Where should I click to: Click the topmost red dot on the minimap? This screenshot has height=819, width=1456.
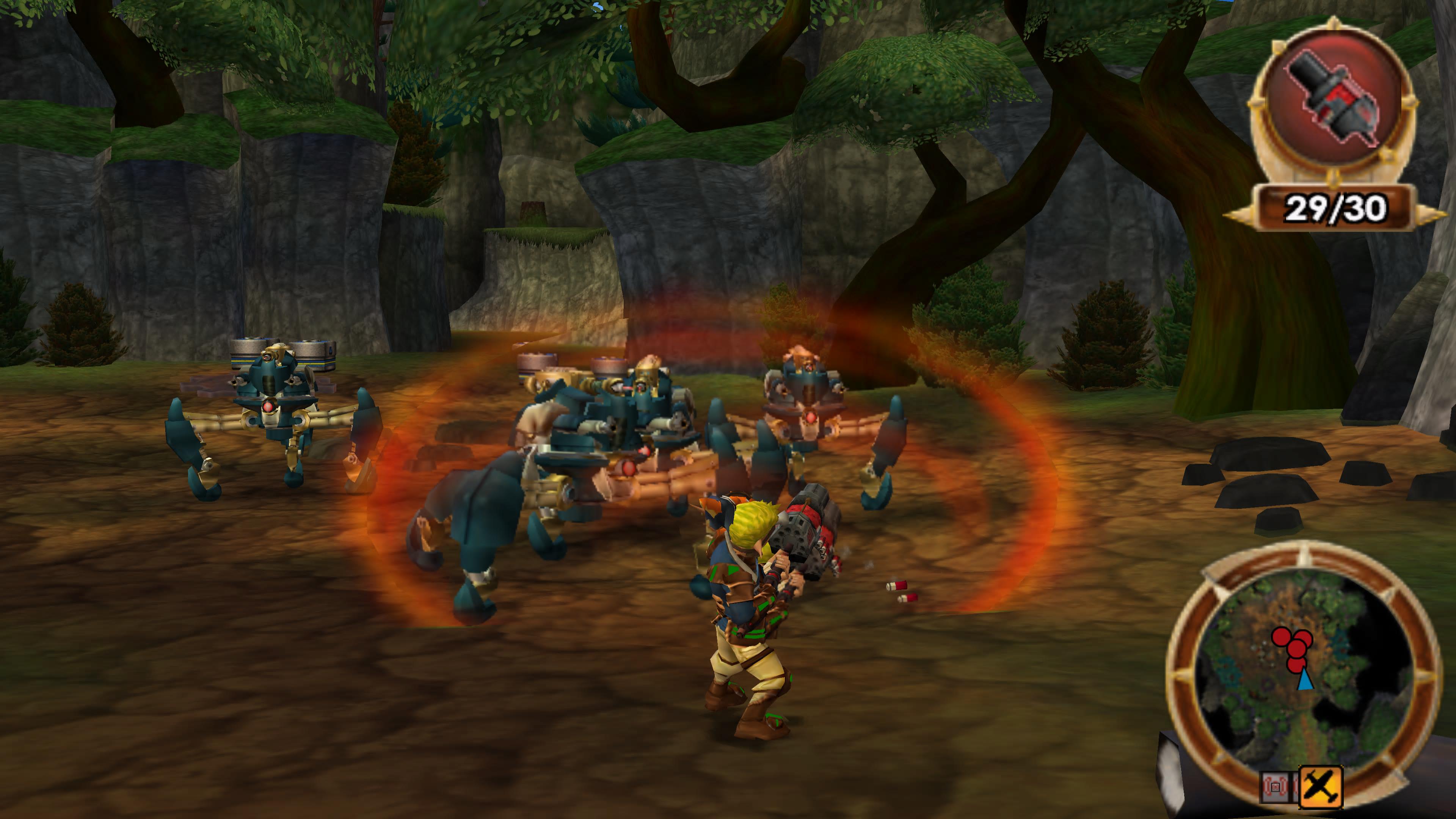click(x=1281, y=637)
